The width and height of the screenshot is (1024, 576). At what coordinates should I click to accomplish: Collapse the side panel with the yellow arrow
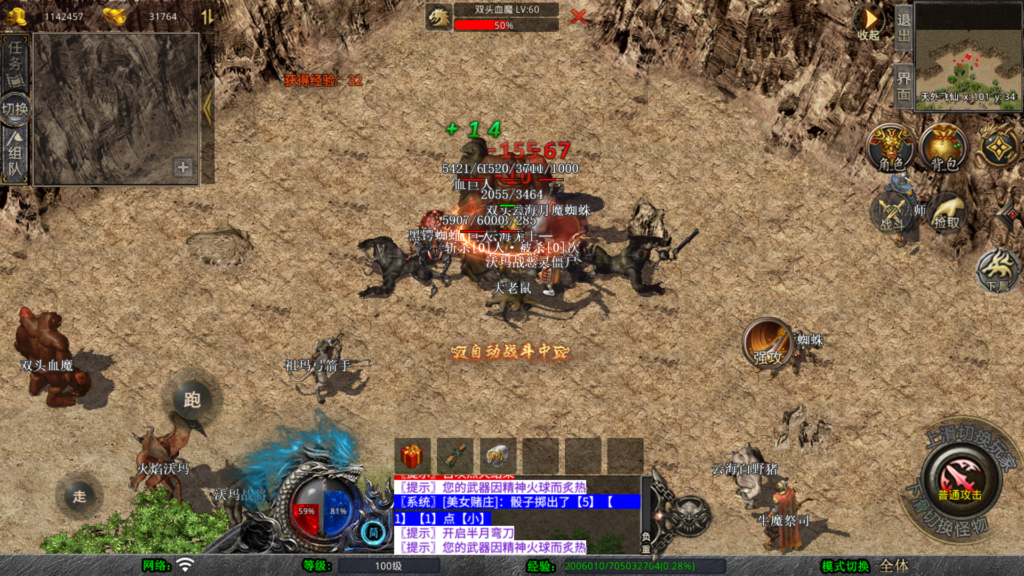207,106
